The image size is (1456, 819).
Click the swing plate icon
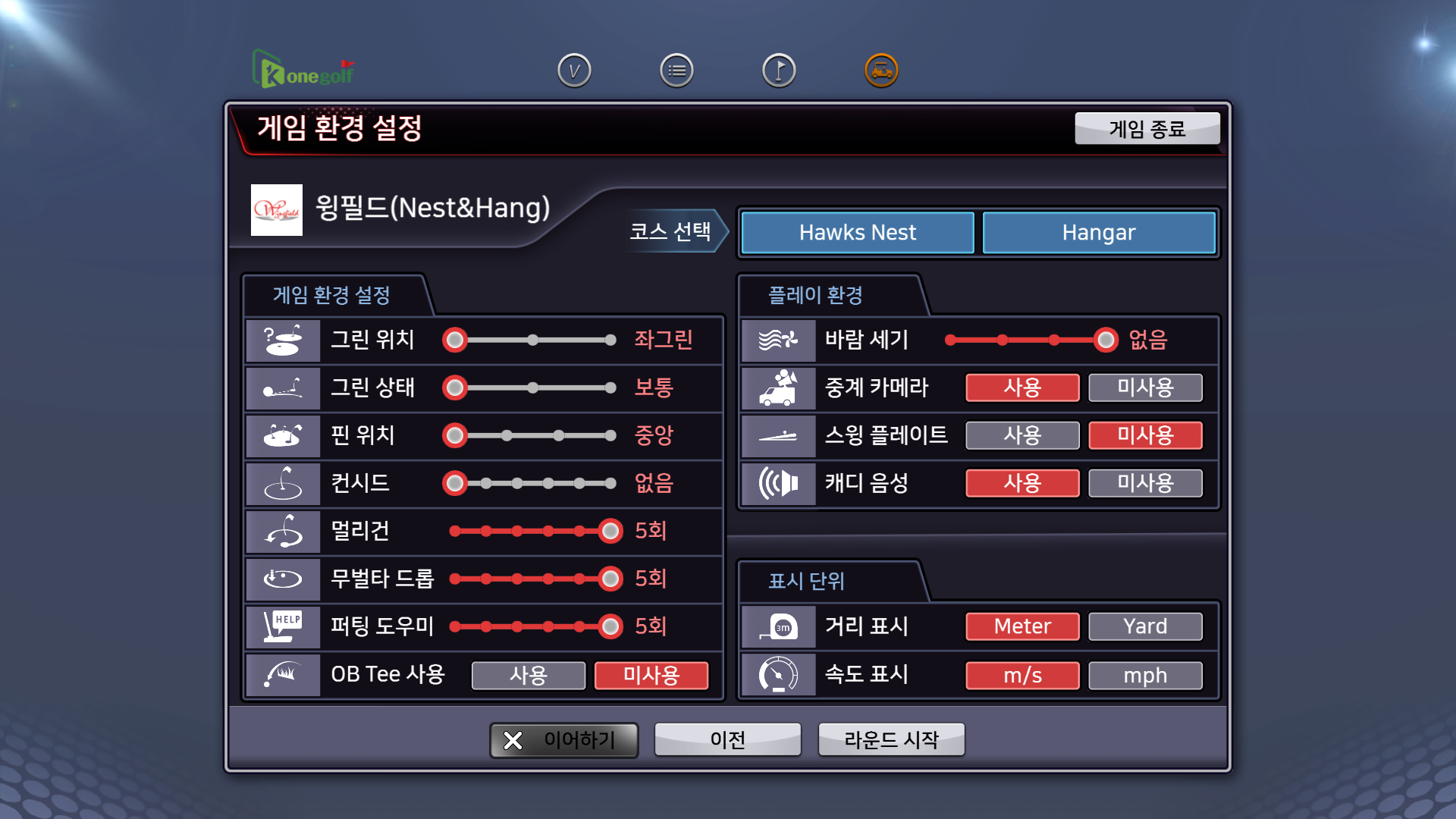coord(778,435)
